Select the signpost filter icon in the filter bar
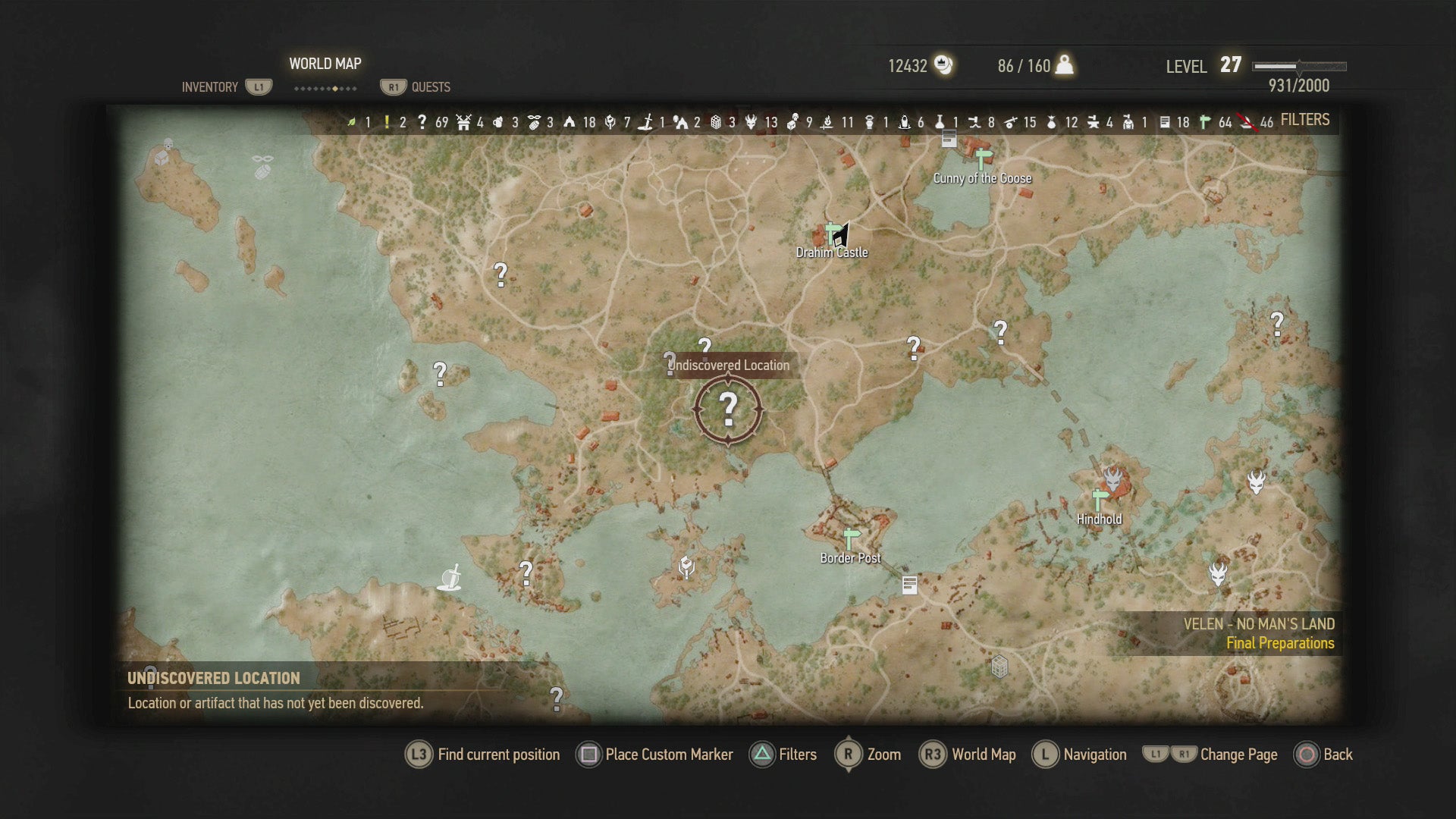This screenshot has height=819, width=1456. click(x=1205, y=121)
